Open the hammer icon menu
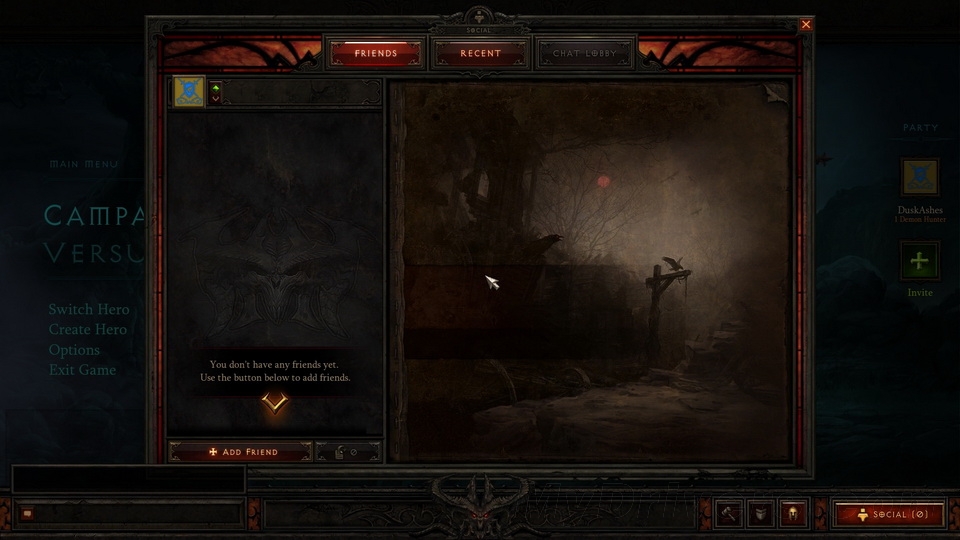Viewport: 960px width, 540px height. click(729, 513)
